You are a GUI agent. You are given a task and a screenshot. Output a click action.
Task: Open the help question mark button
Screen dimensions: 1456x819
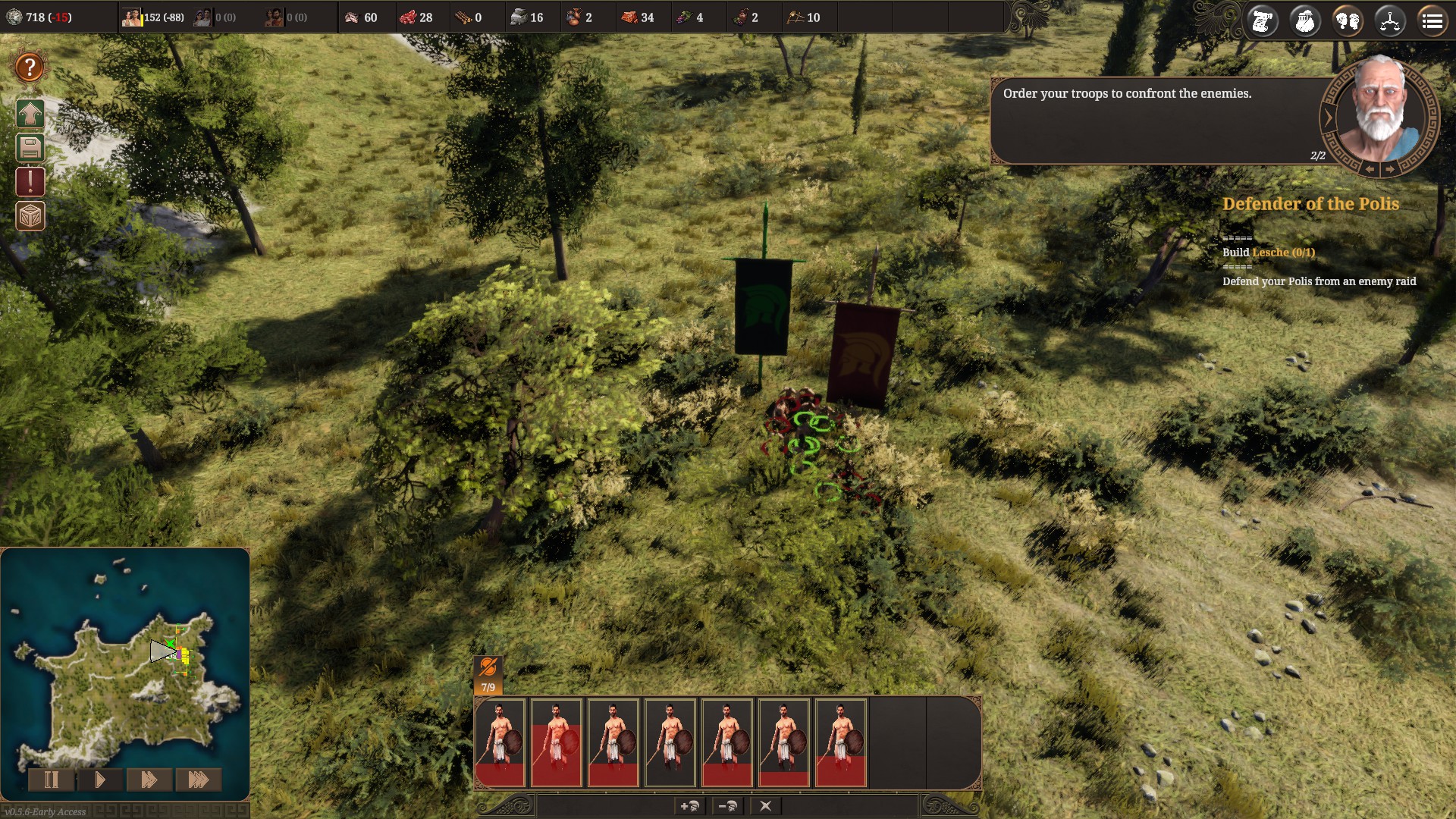point(30,67)
